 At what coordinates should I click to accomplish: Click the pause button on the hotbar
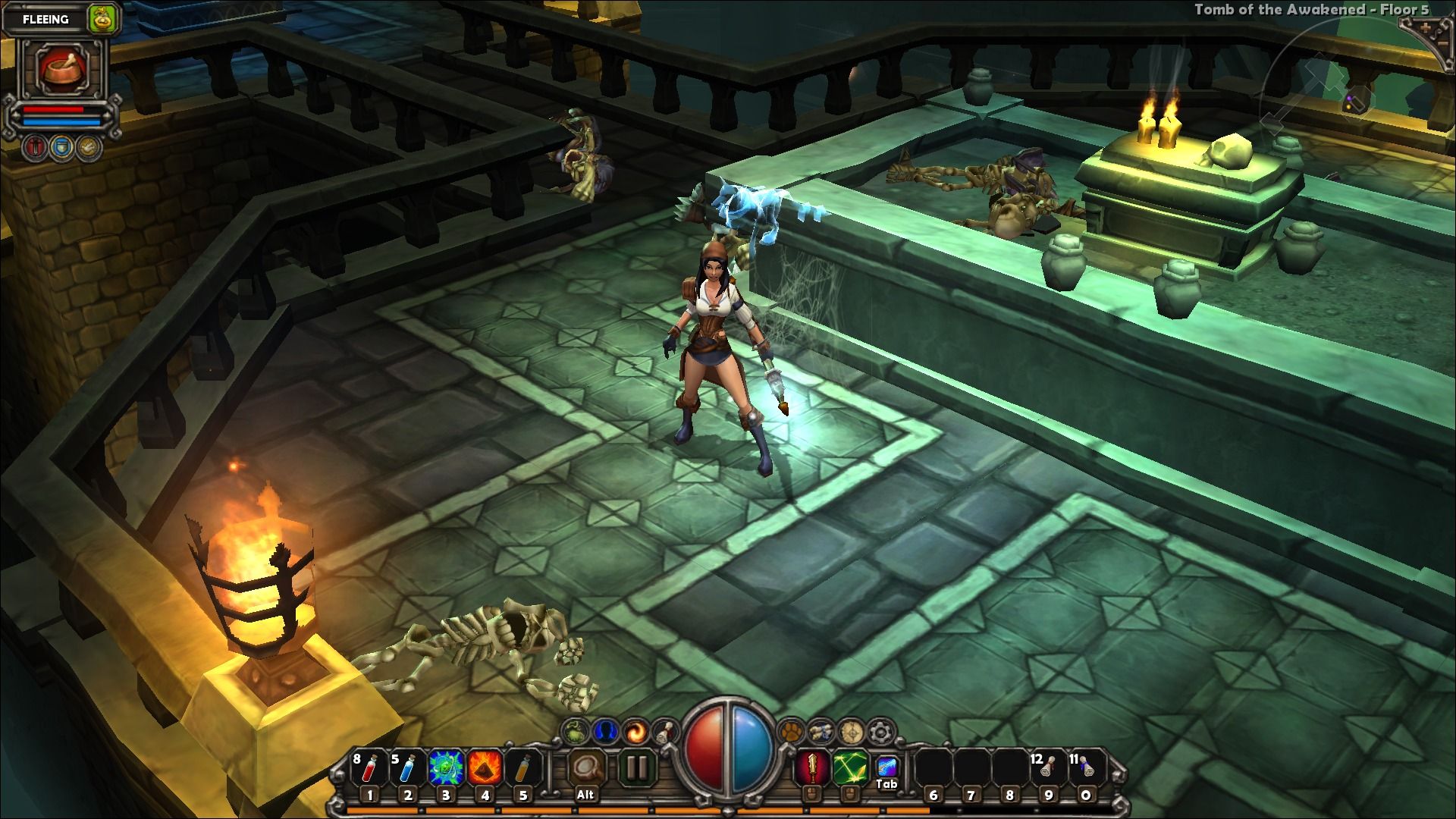coord(636,768)
